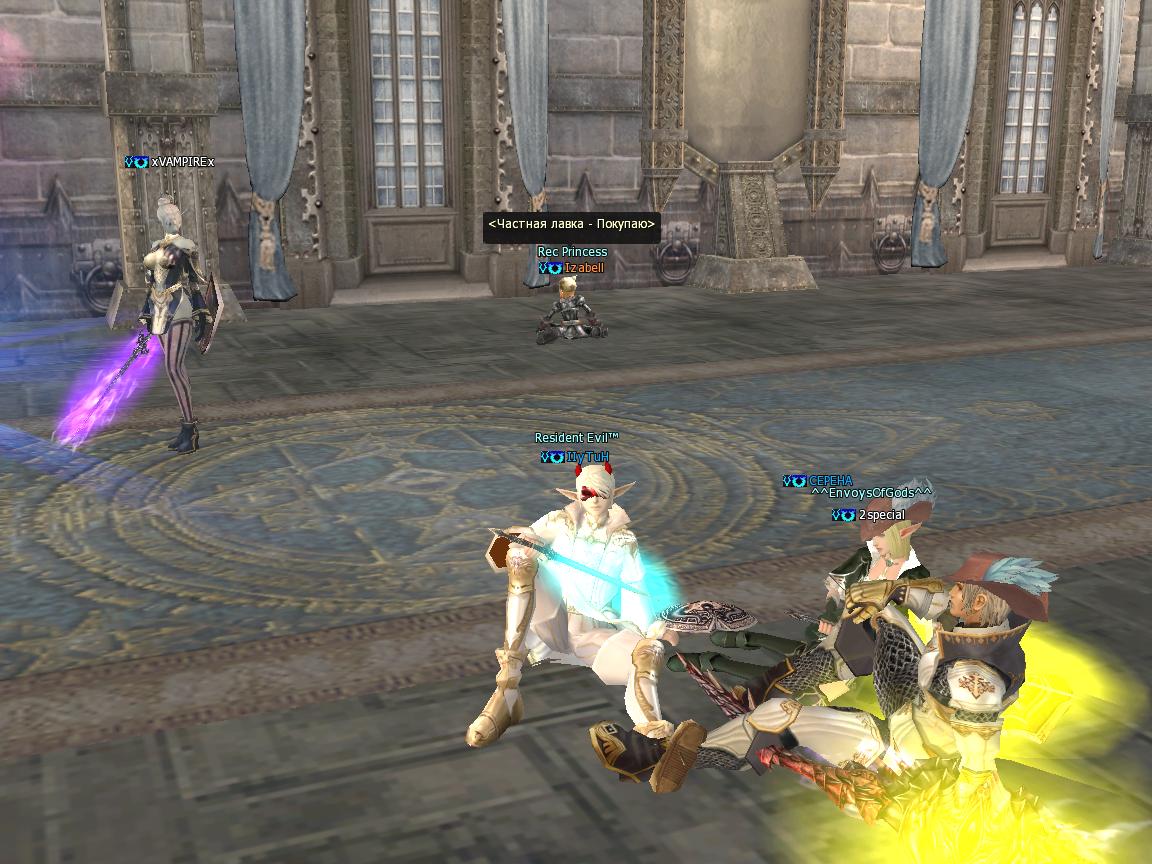Open the "Частная лавка - Покупаю" private store sign

click(572, 227)
